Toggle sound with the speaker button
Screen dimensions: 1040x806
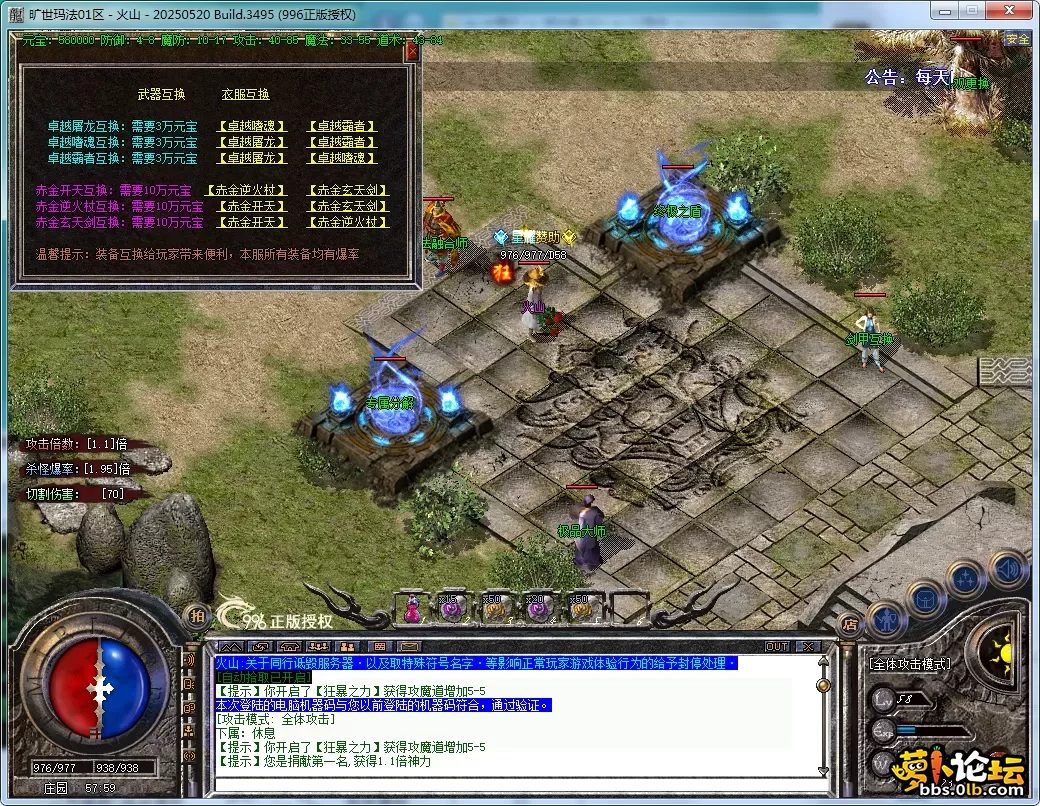[1007, 568]
